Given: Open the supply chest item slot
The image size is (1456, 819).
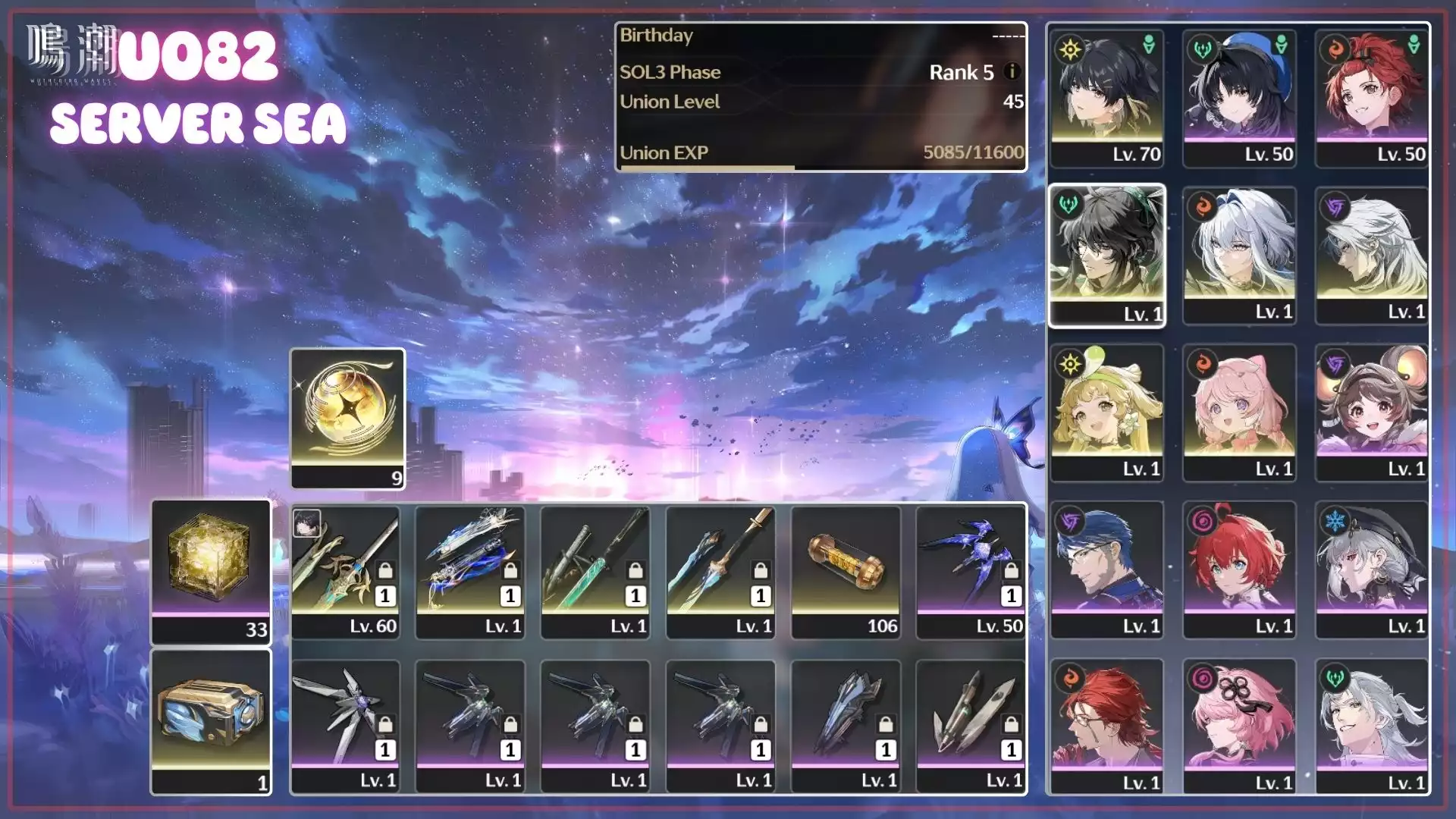Looking at the screenshot, I should 211,721.
